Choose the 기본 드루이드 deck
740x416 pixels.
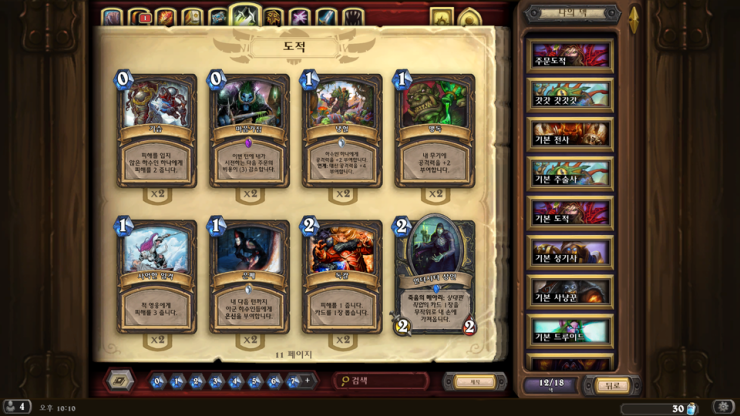coord(570,331)
